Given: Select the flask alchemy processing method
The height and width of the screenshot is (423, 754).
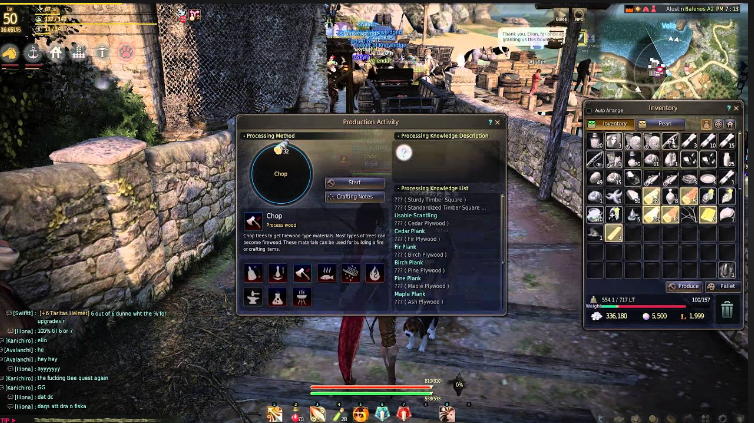Looking at the screenshot, I should point(278,296).
